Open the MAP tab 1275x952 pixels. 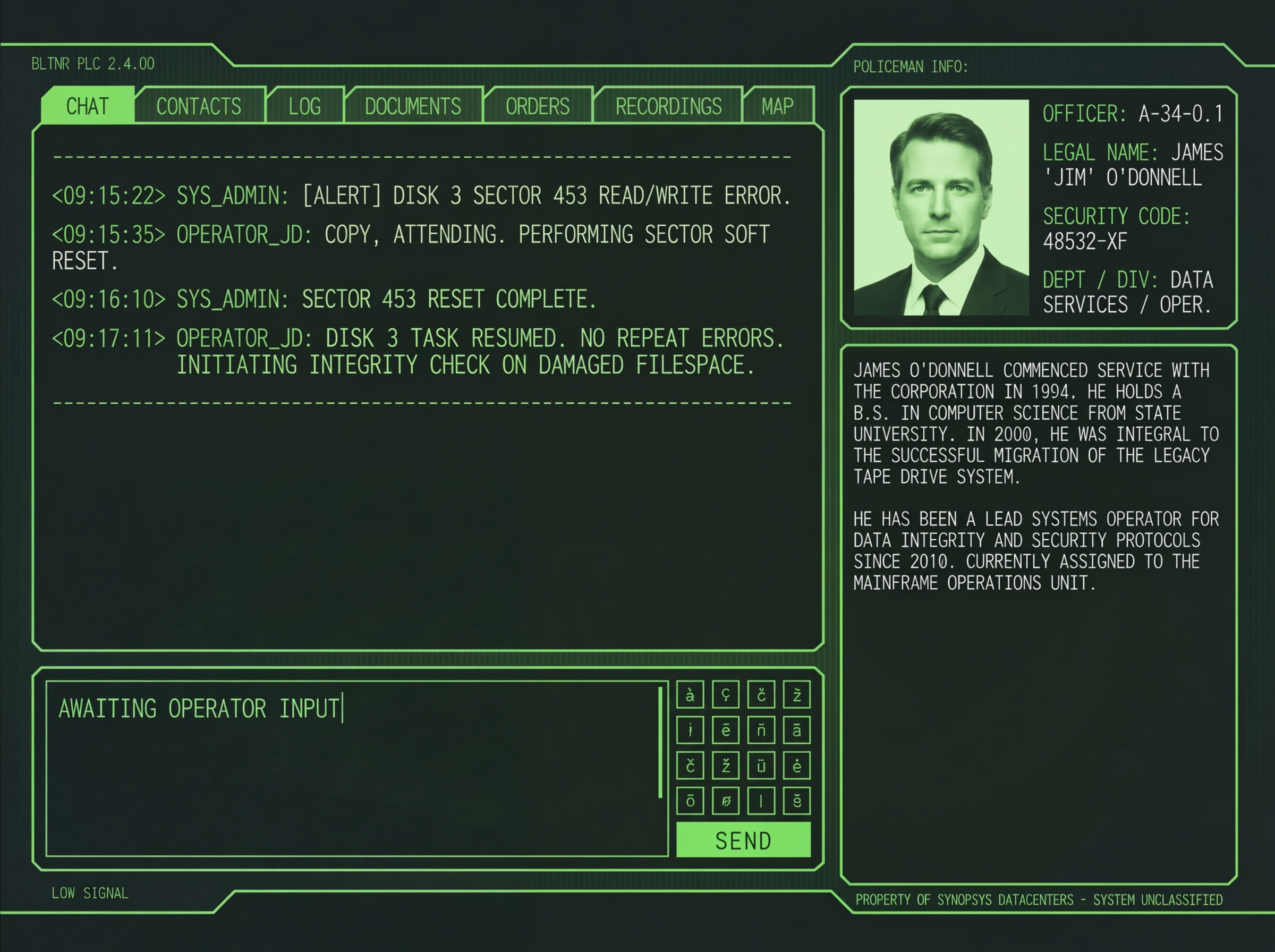coord(777,107)
